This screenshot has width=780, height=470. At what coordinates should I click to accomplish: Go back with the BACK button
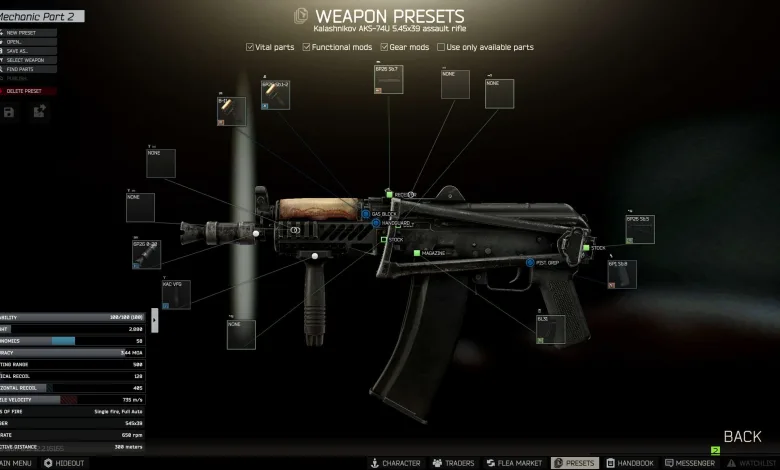(742, 437)
